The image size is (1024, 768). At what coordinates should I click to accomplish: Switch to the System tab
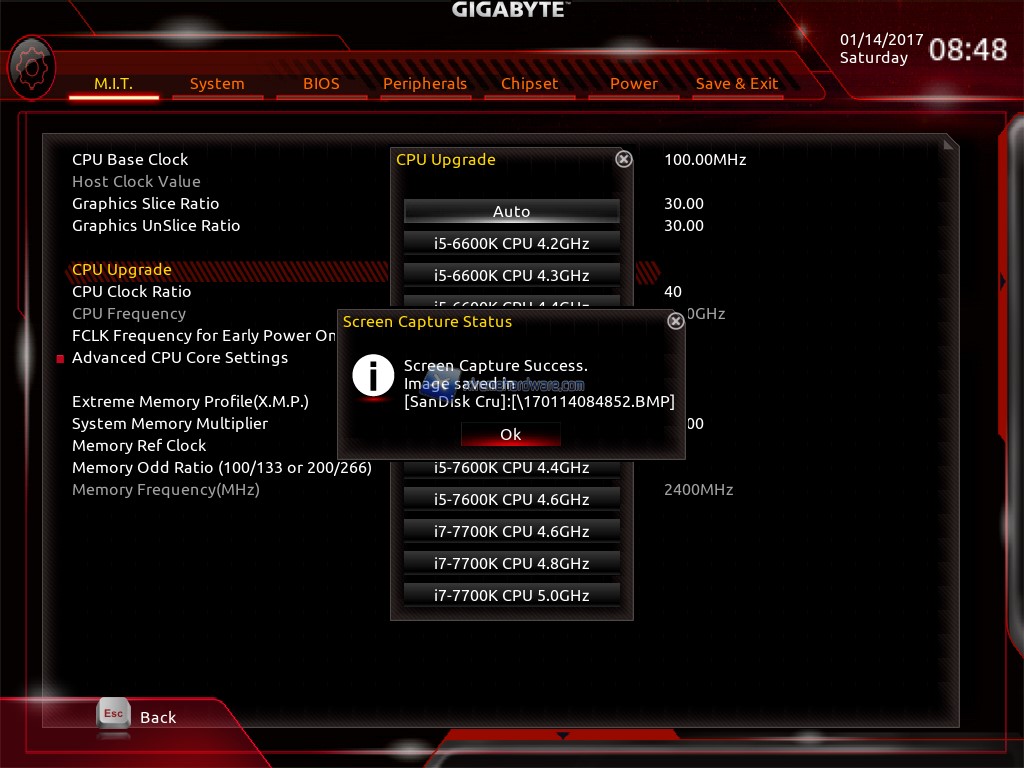[x=217, y=84]
